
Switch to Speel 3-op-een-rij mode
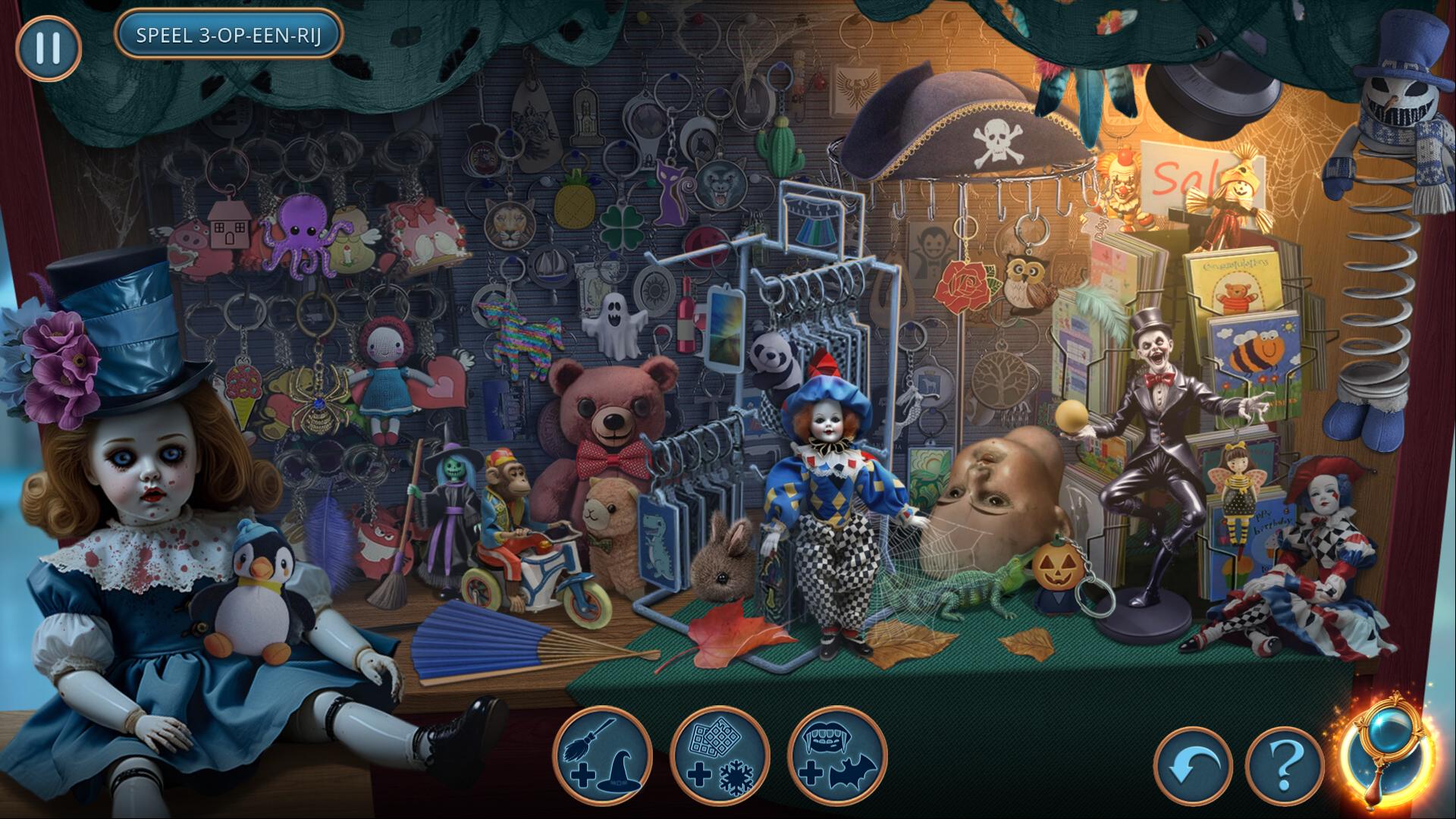[x=228, y=34]
